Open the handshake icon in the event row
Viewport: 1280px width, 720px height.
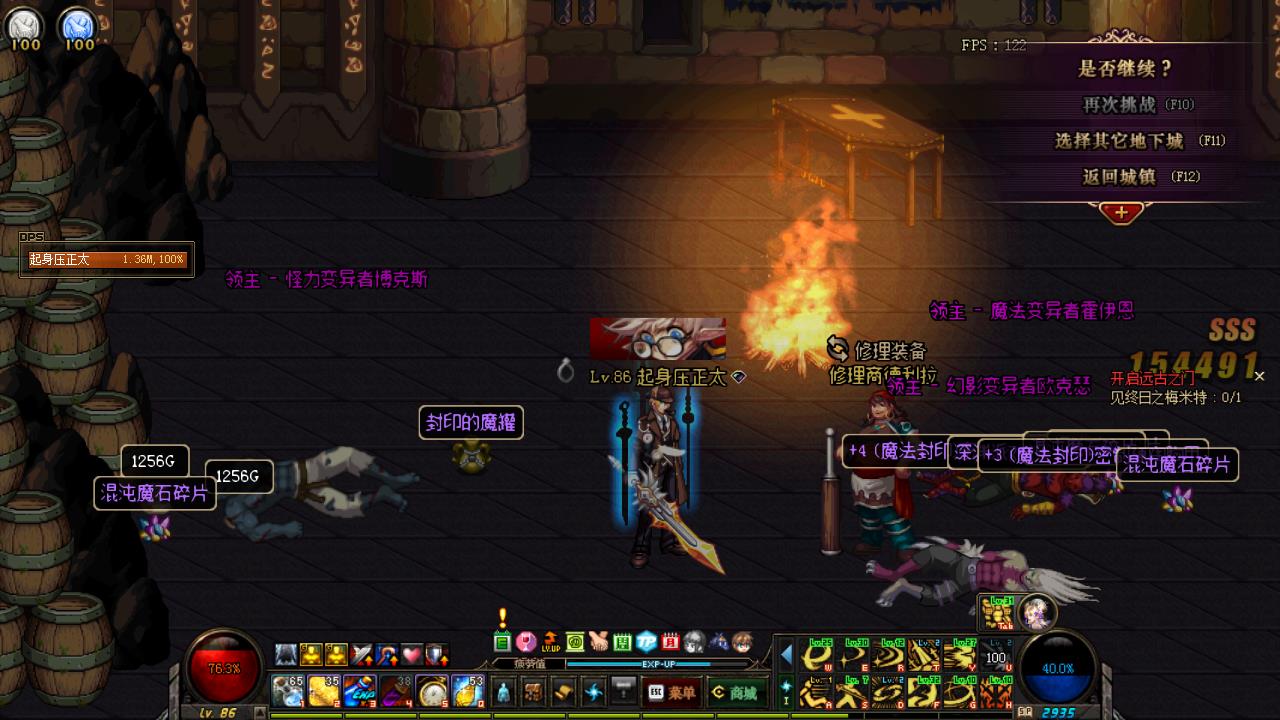point(598,642)
